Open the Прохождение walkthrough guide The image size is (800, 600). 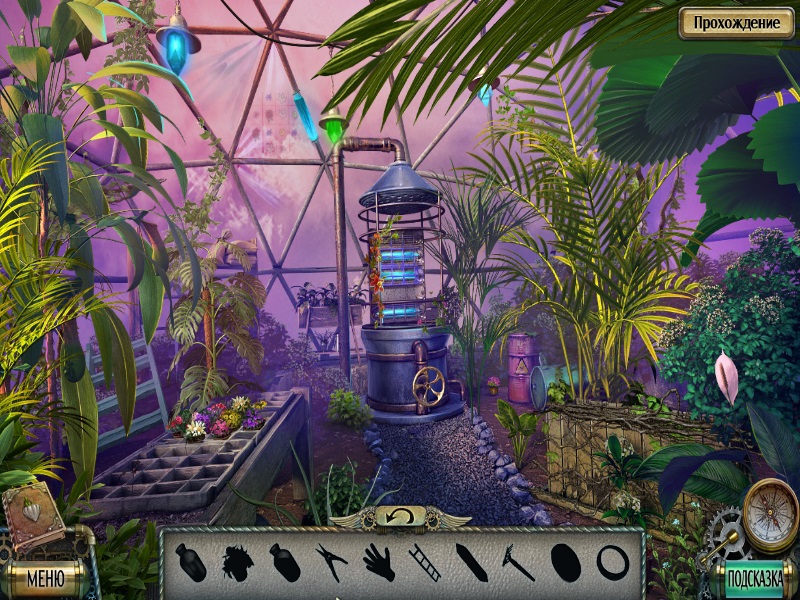(x=736, y=23)
